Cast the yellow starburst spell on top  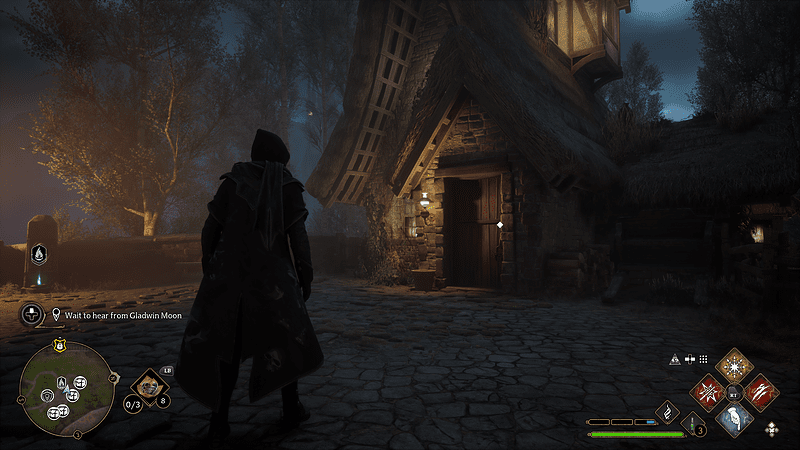click(735, 365)
